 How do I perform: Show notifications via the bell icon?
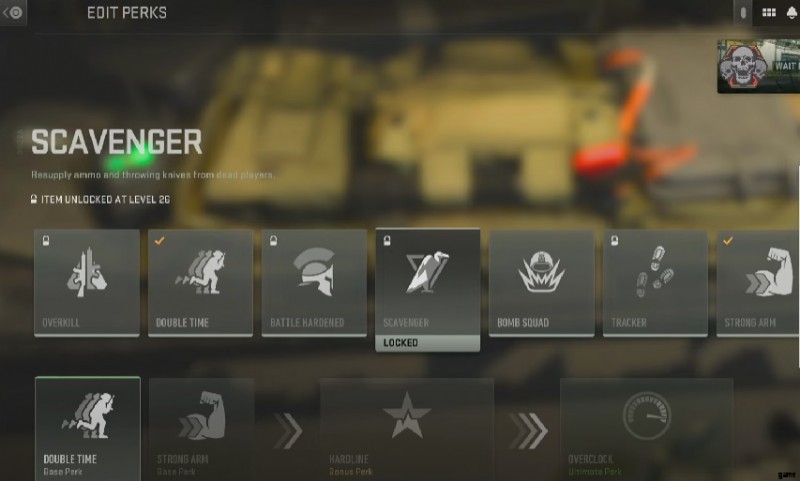791,13
